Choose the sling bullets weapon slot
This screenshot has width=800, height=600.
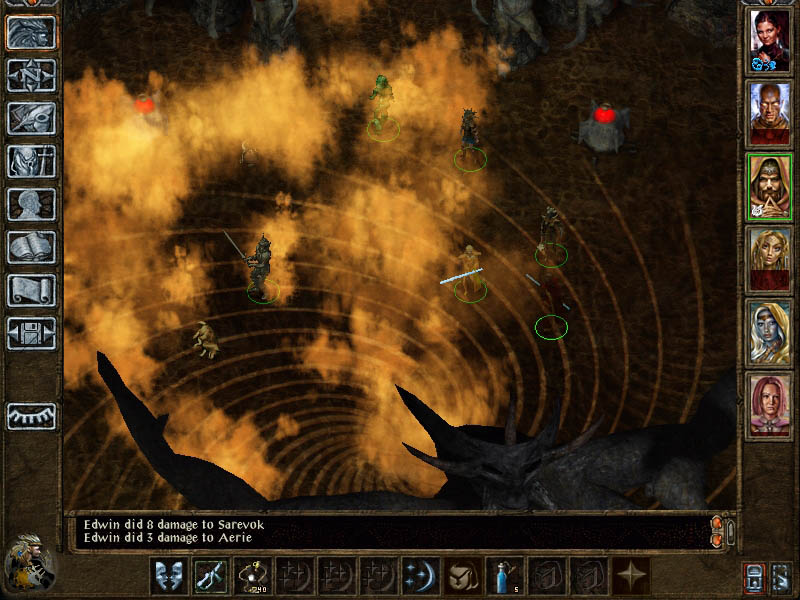tap(251, 576)
